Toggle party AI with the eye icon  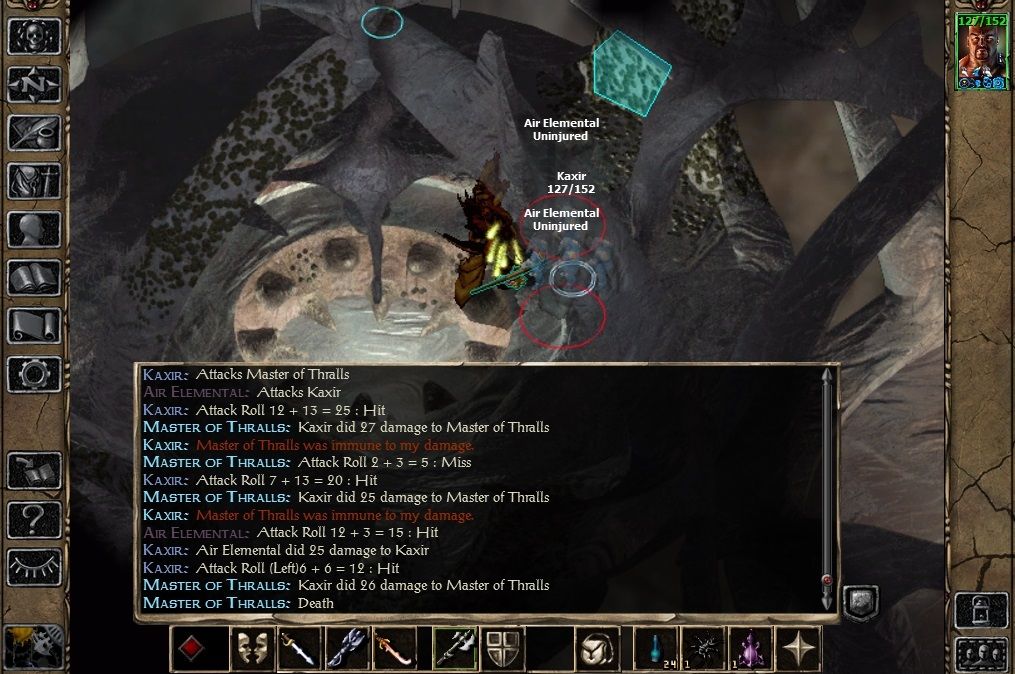(34, 567)
